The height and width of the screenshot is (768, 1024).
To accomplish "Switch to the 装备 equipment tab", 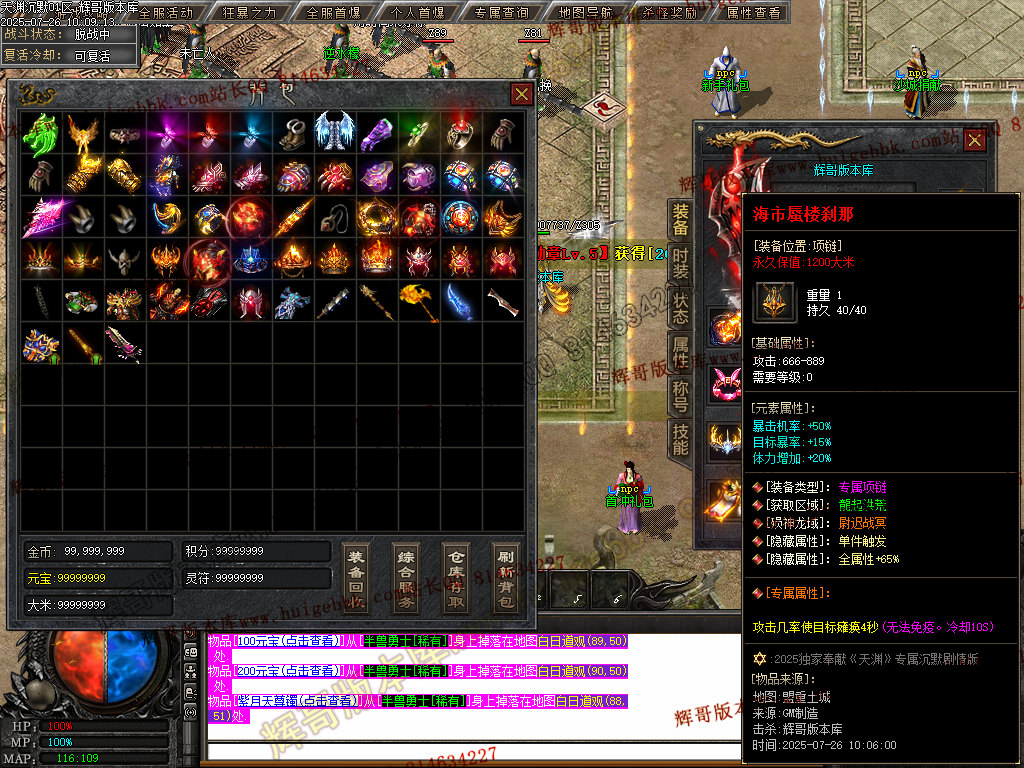I will pos(680,221).
